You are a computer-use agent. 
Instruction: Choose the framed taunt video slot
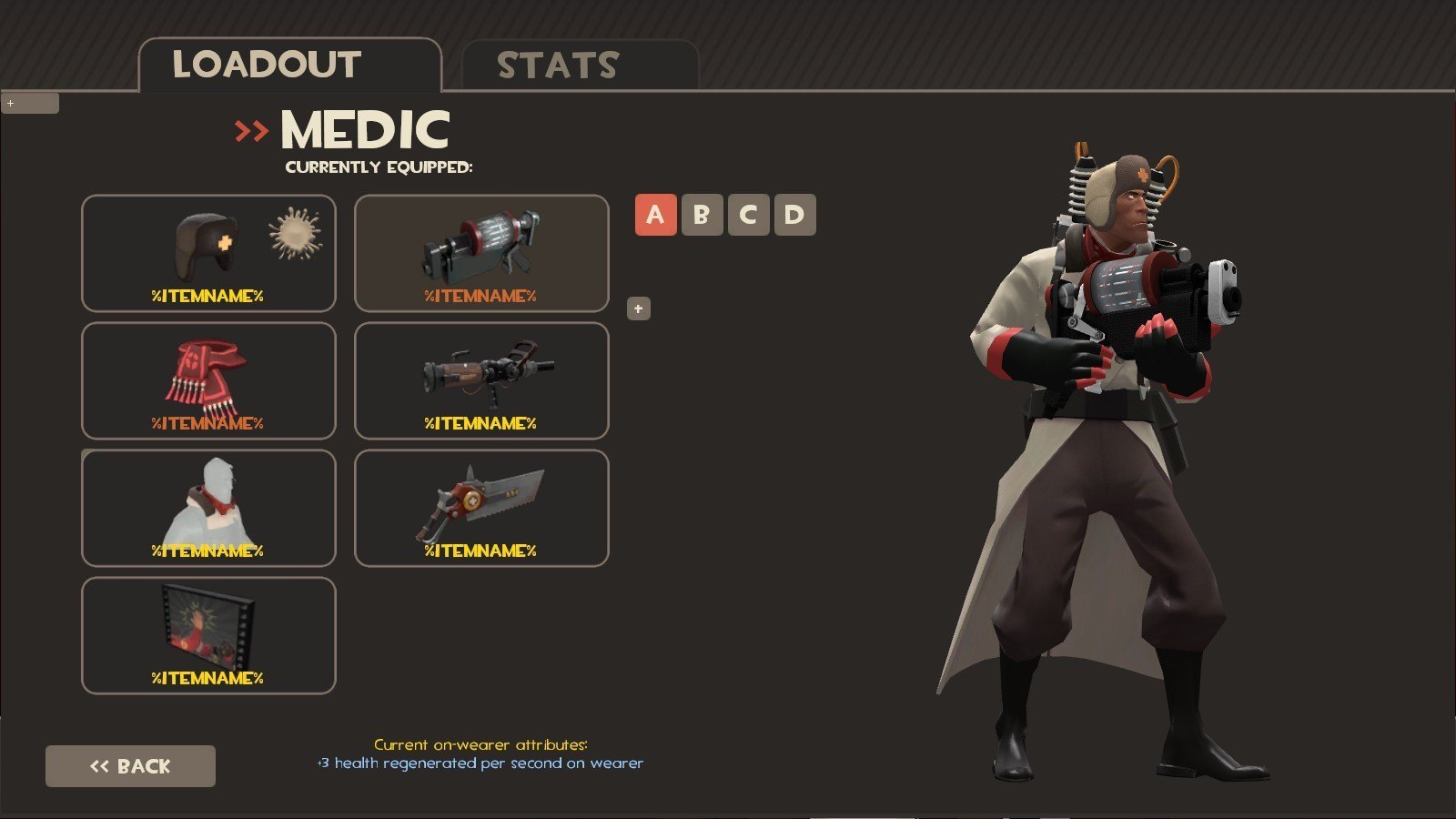208,635
